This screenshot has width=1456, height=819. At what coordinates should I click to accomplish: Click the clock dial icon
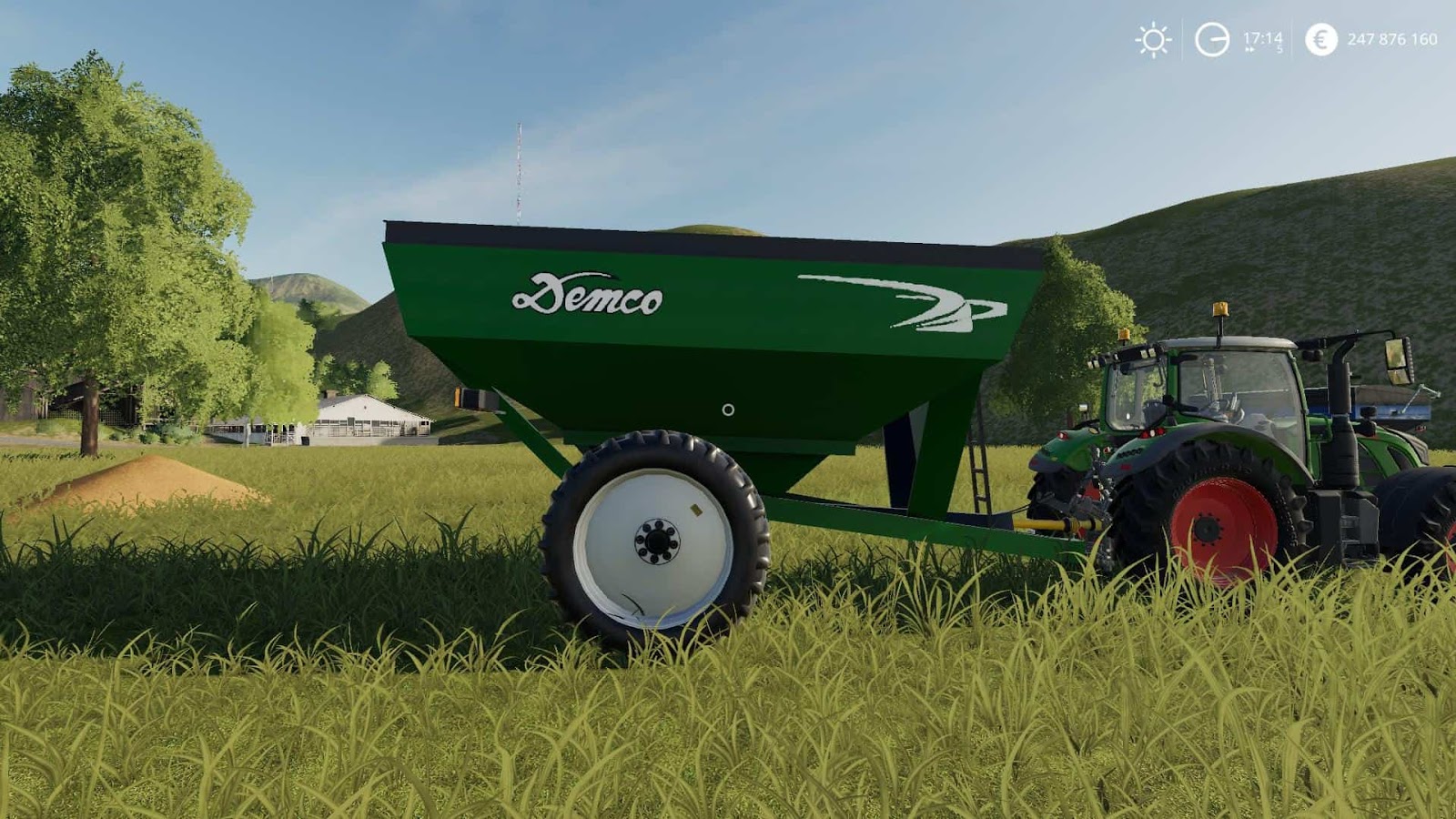(1211, 38)
